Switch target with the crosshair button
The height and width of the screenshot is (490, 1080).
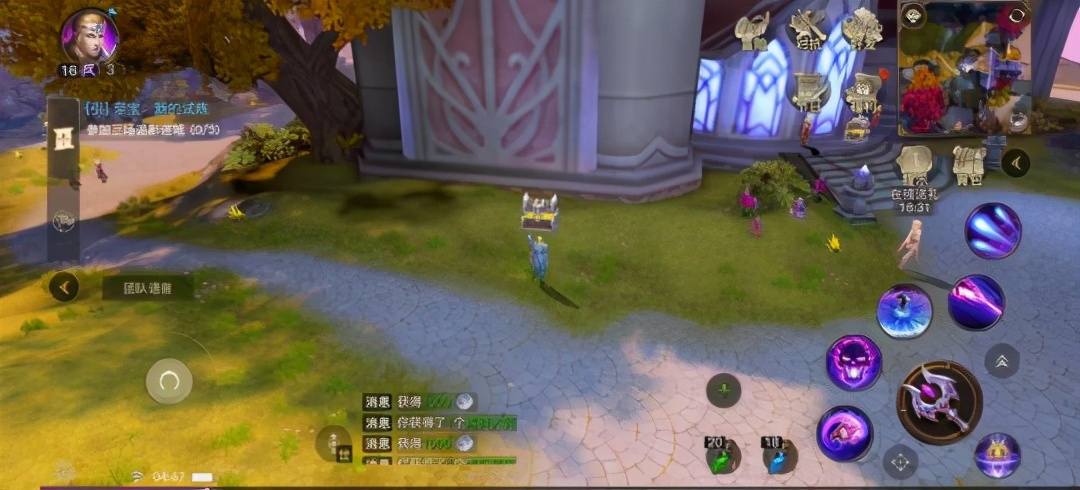click(900, 462)
